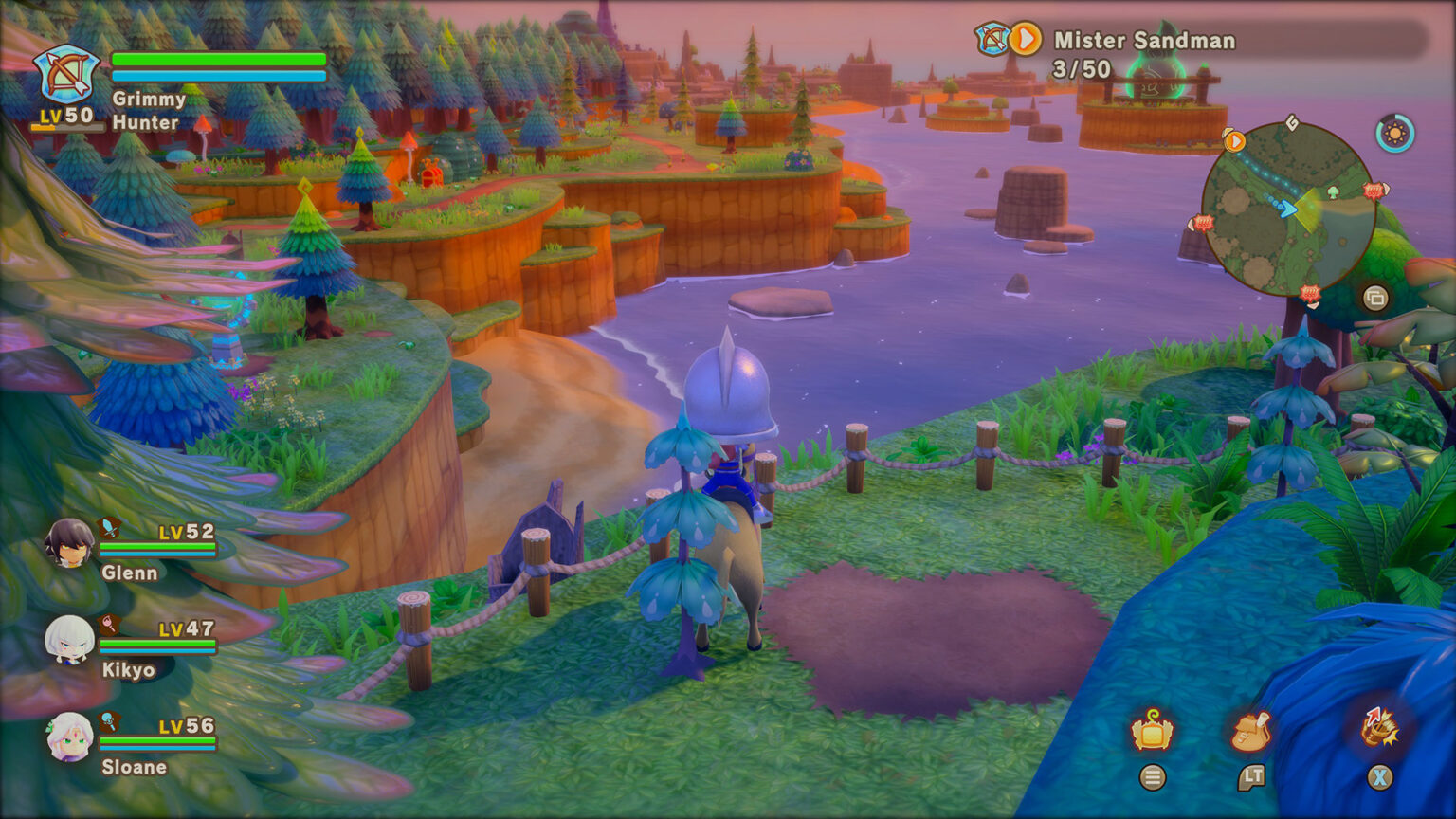Click Grimmy's green health bar
The width and height of the screenshot is (1456, 819).
click(216, 60)
